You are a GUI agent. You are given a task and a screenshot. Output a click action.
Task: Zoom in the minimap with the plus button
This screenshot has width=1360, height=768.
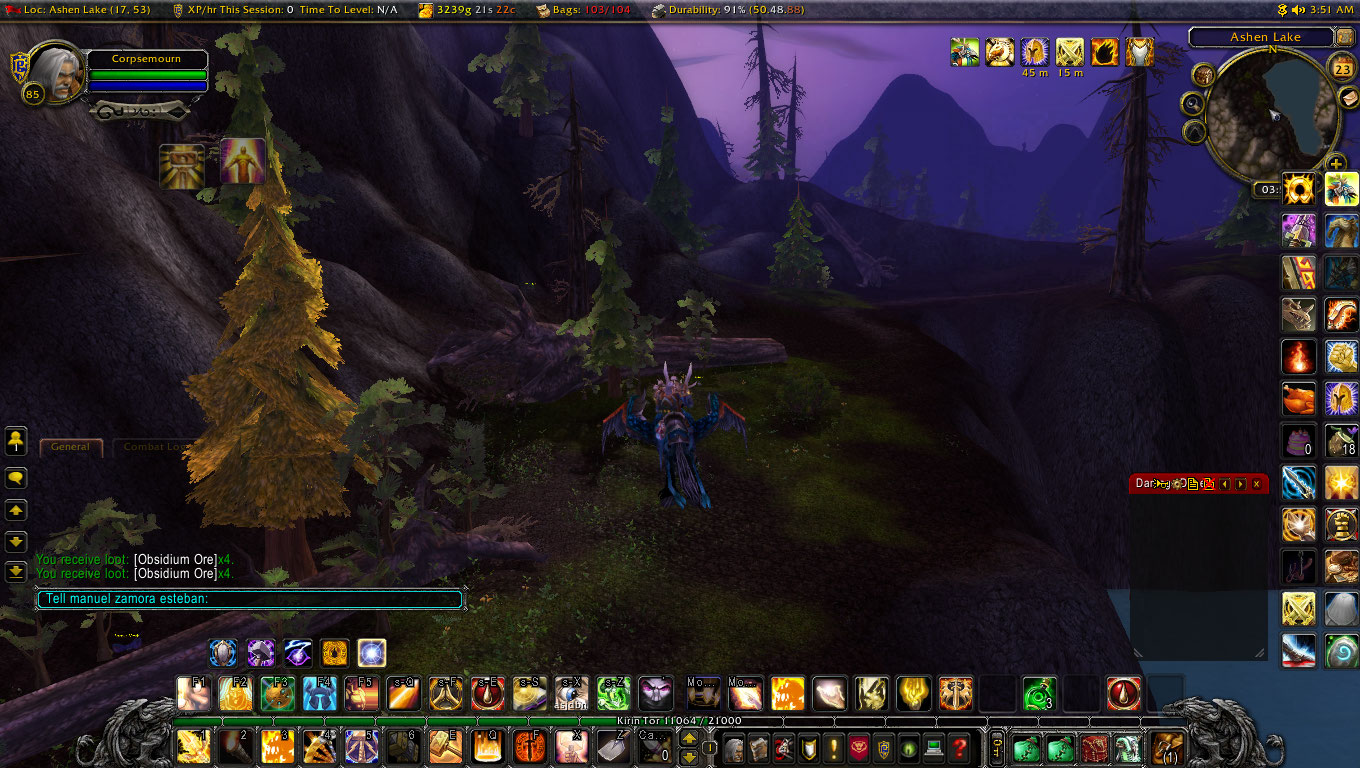pos(1337,165)
